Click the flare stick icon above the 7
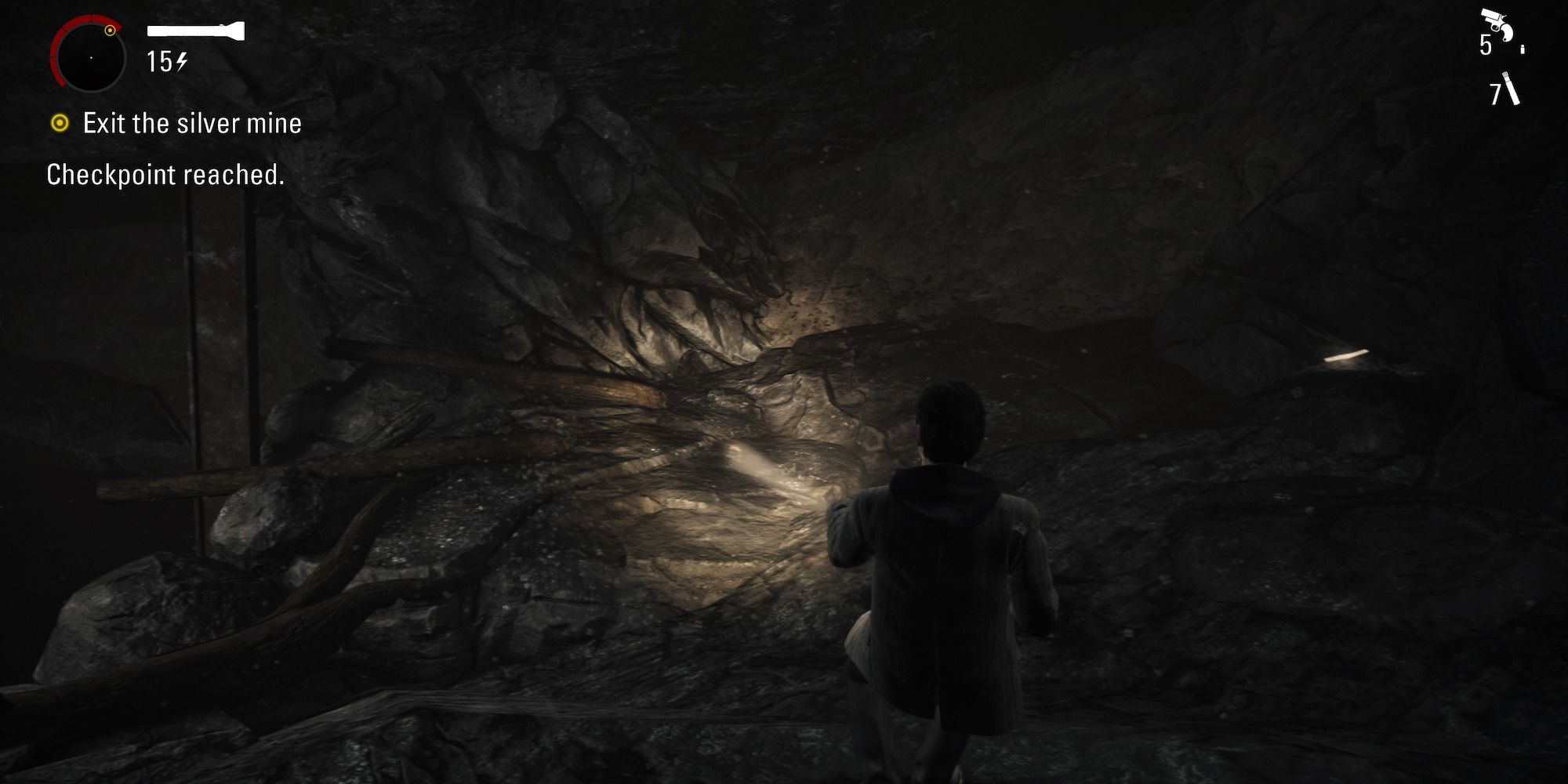Image resolution: width=1568 pixels, height=784 pixels. [x=1511, y=86]
